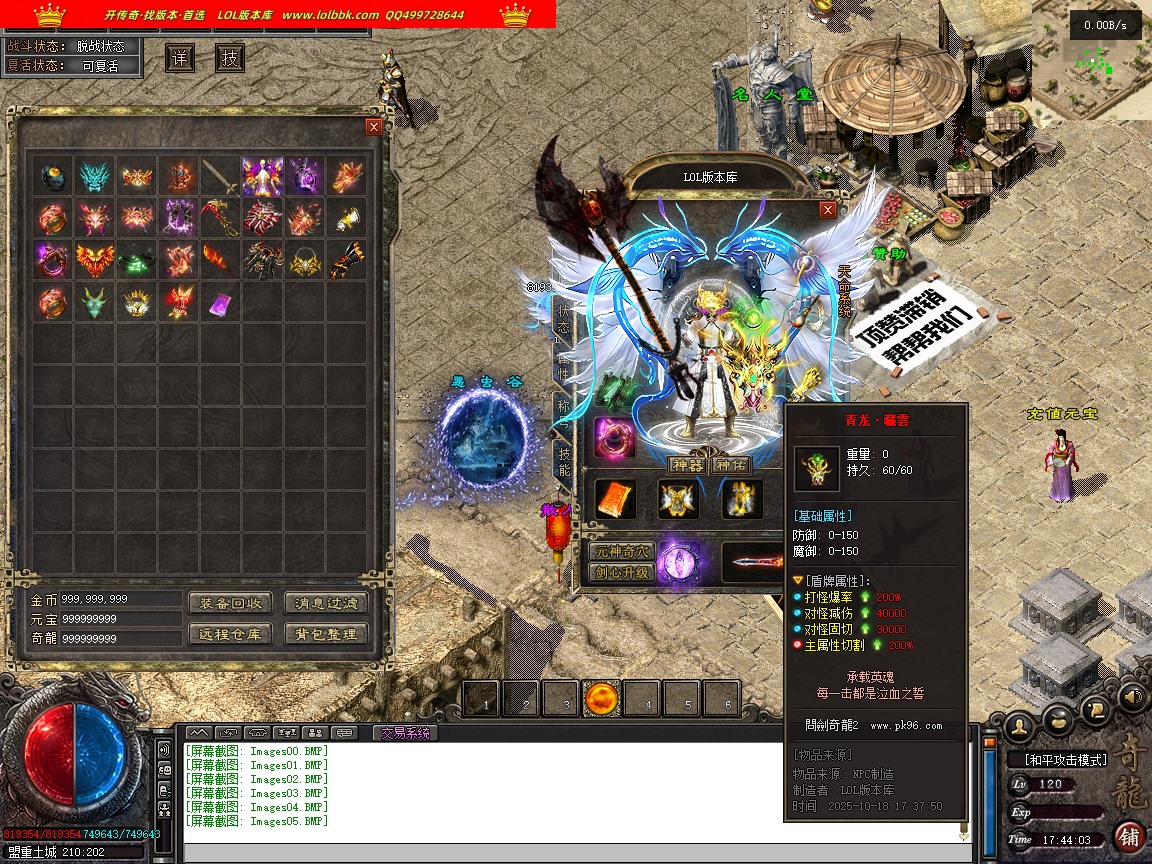The height and width of the screenshot is (864, 1152).
Task: Select the orange talisman book equipment slot
Action: pyautogui.click(x=615, y=499)
